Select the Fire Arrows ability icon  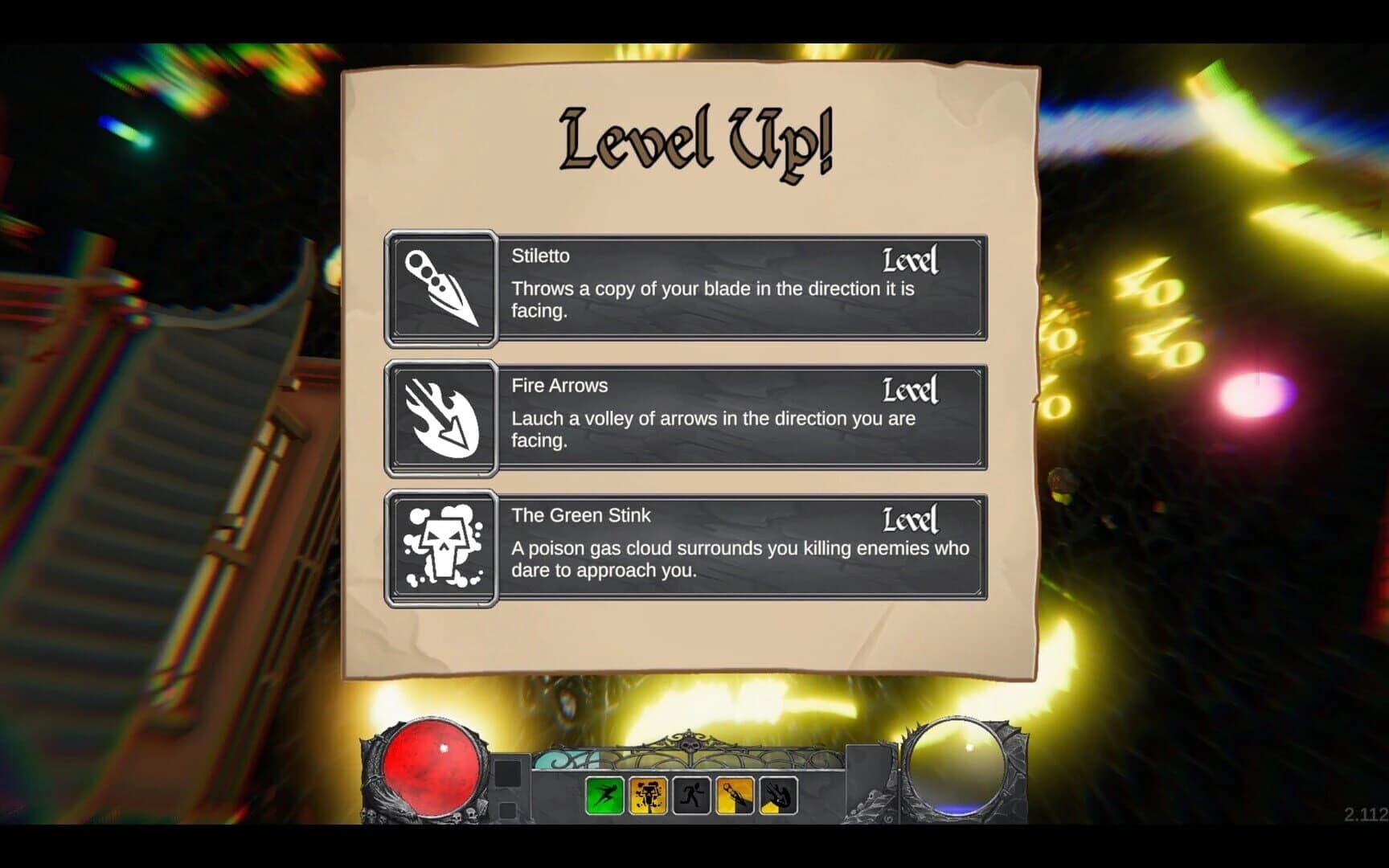point(441,418)
